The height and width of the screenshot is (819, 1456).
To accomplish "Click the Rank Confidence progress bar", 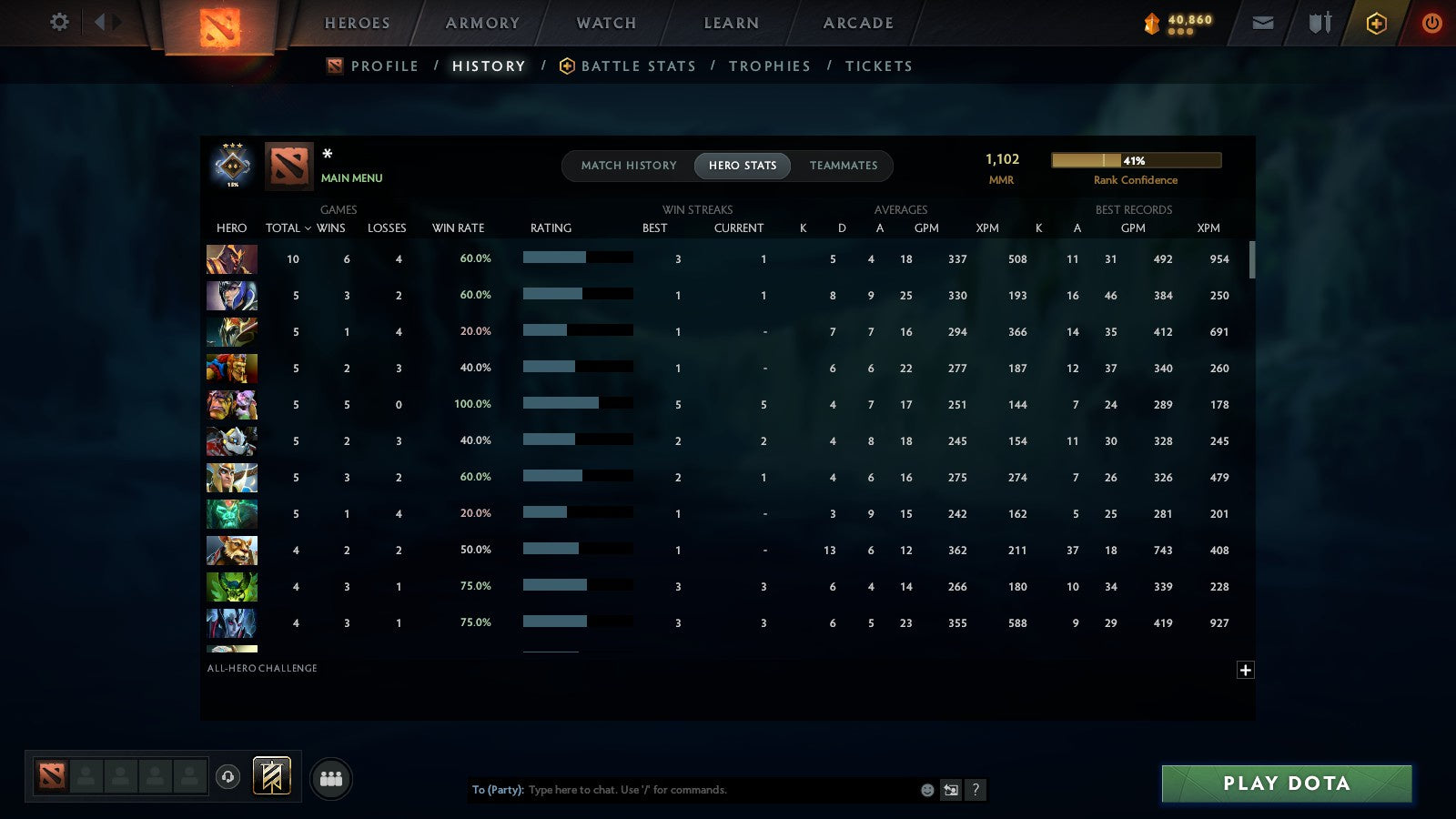I will click(x=1136, y=159).
